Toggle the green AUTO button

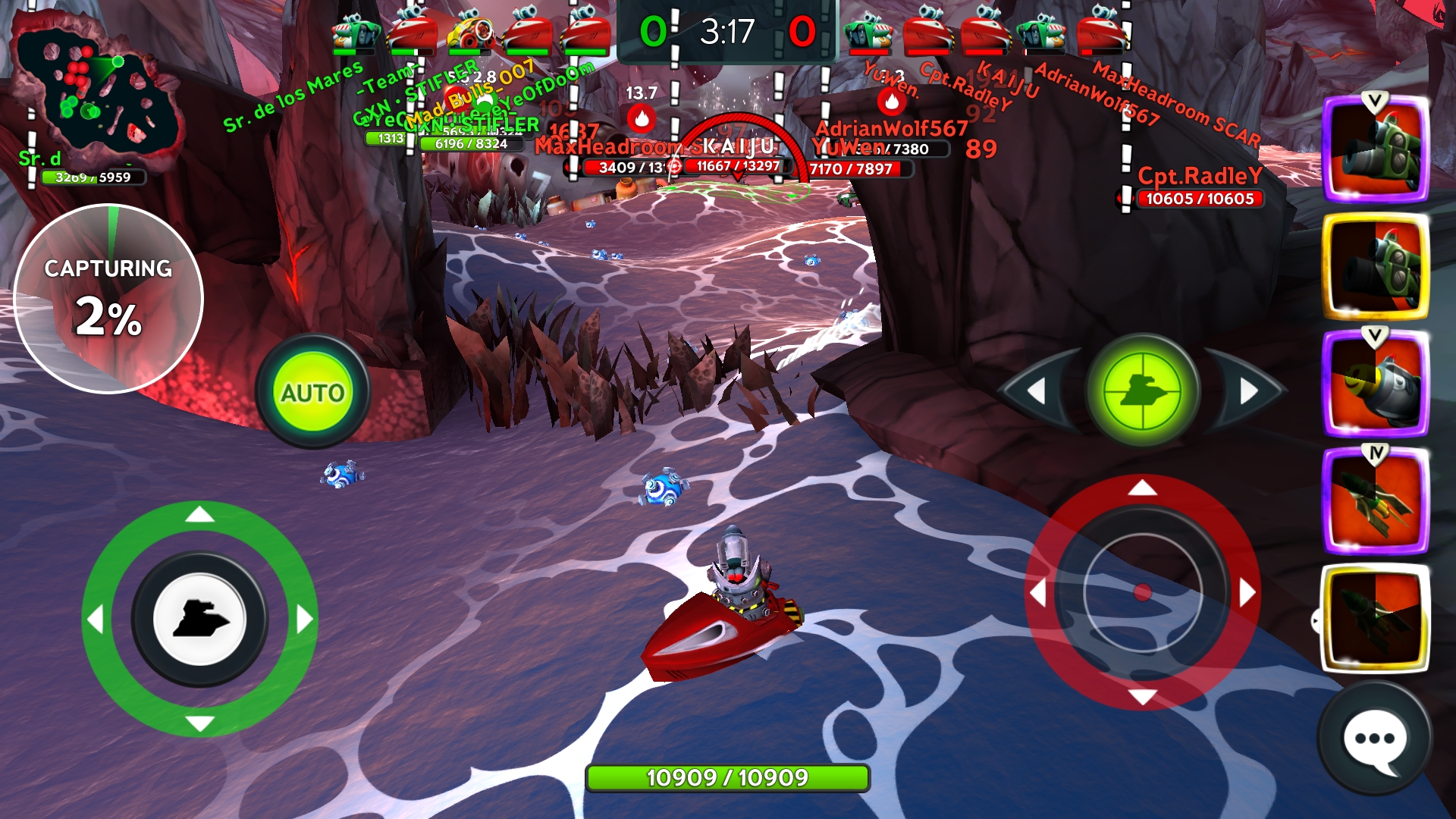(x=312, y=392)
